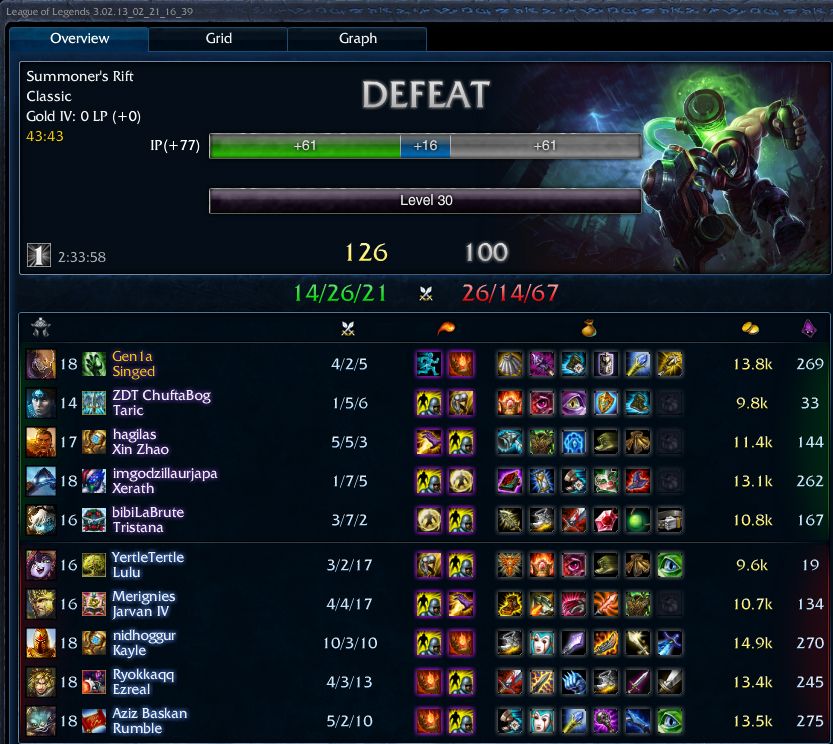The image size is (833, 744).
Task: Select imgodzillaurjapa's Xerath row
Action: 164,481
